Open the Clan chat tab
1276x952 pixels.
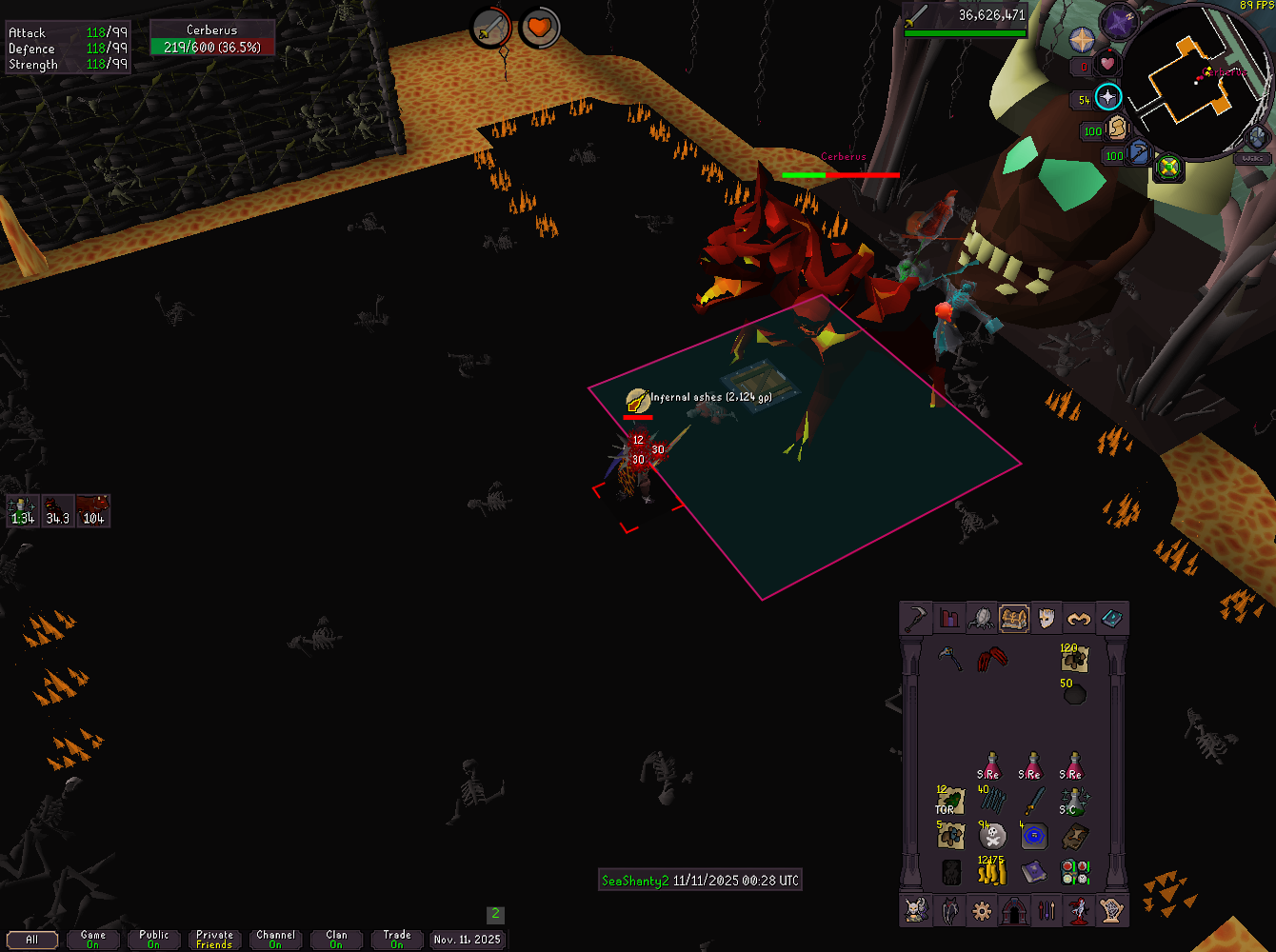pos(336,940)
